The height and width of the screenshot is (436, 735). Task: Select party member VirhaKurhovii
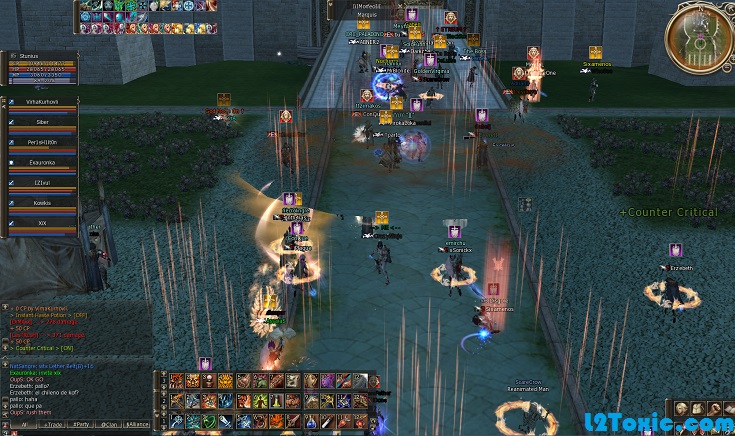43,101
